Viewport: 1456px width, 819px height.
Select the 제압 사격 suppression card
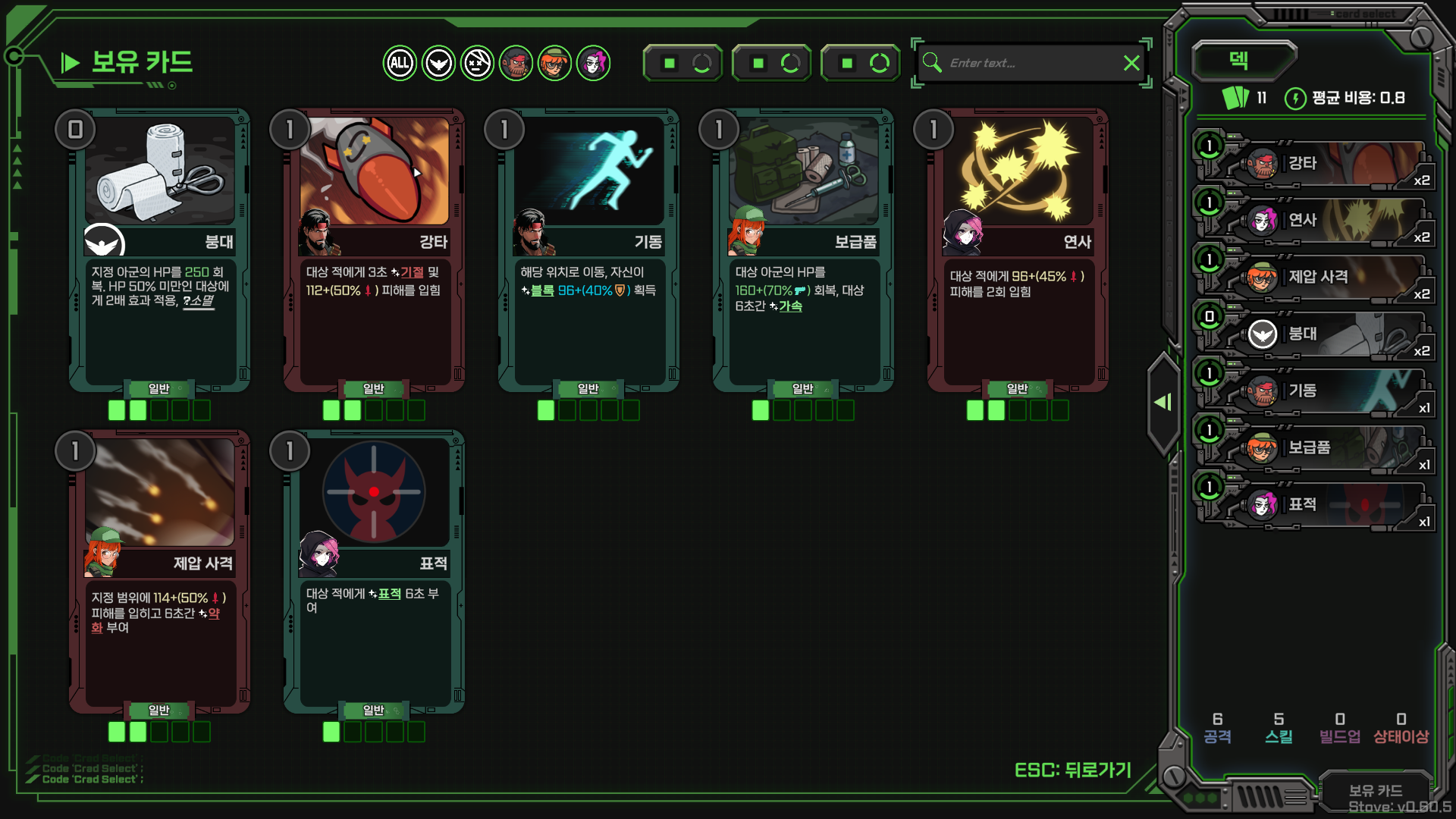tap(159, 573)
